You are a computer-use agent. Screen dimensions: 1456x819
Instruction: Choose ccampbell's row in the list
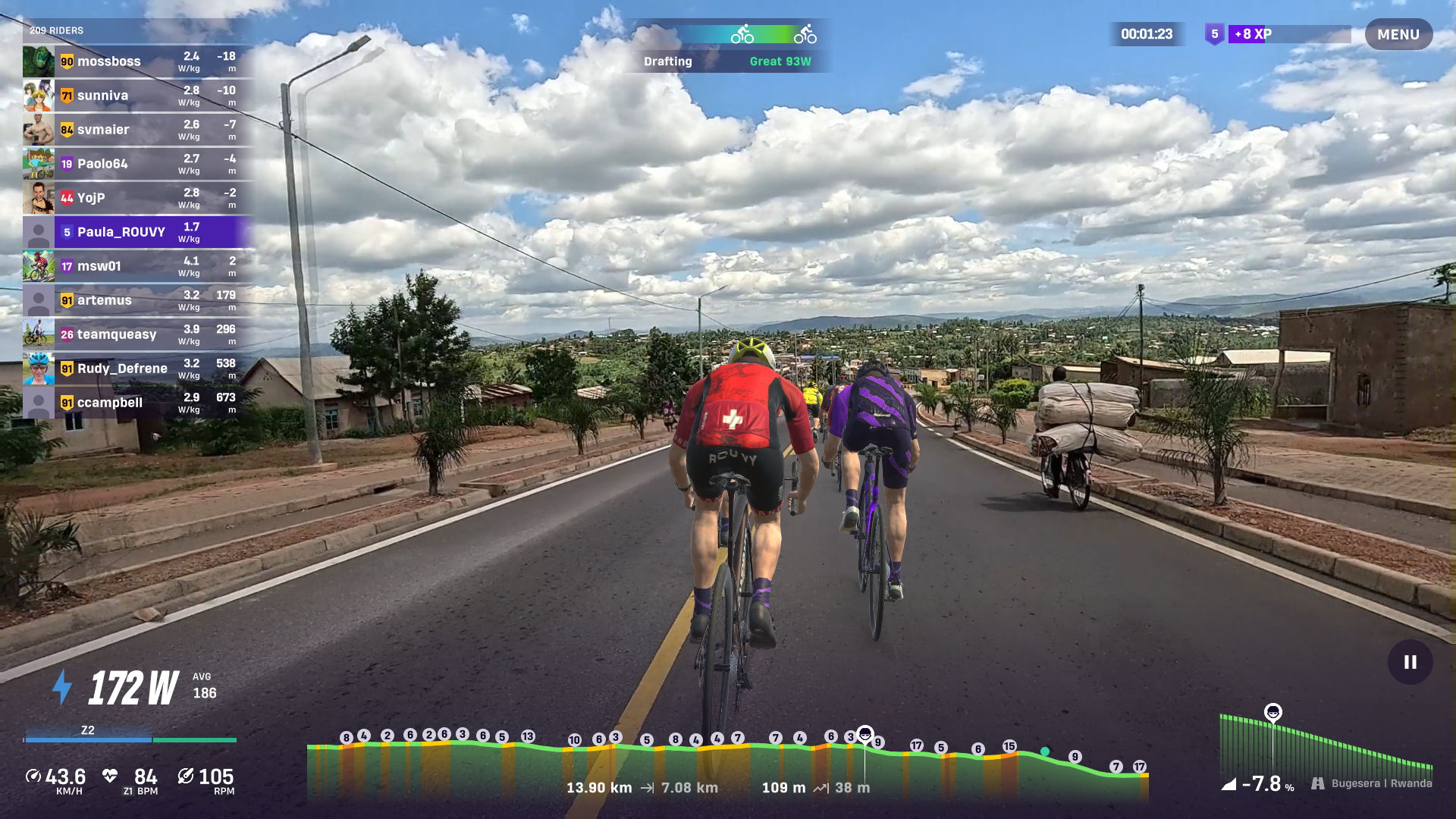(138, 403)
